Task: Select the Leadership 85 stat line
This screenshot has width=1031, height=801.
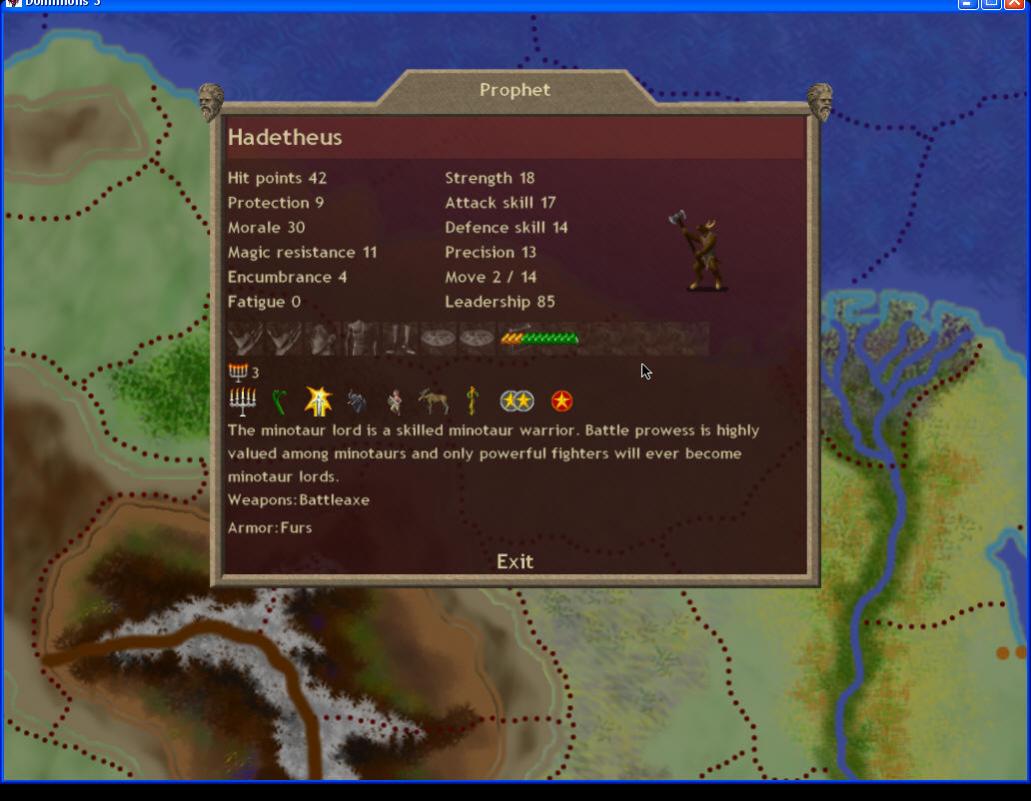Action: [500, 302]
